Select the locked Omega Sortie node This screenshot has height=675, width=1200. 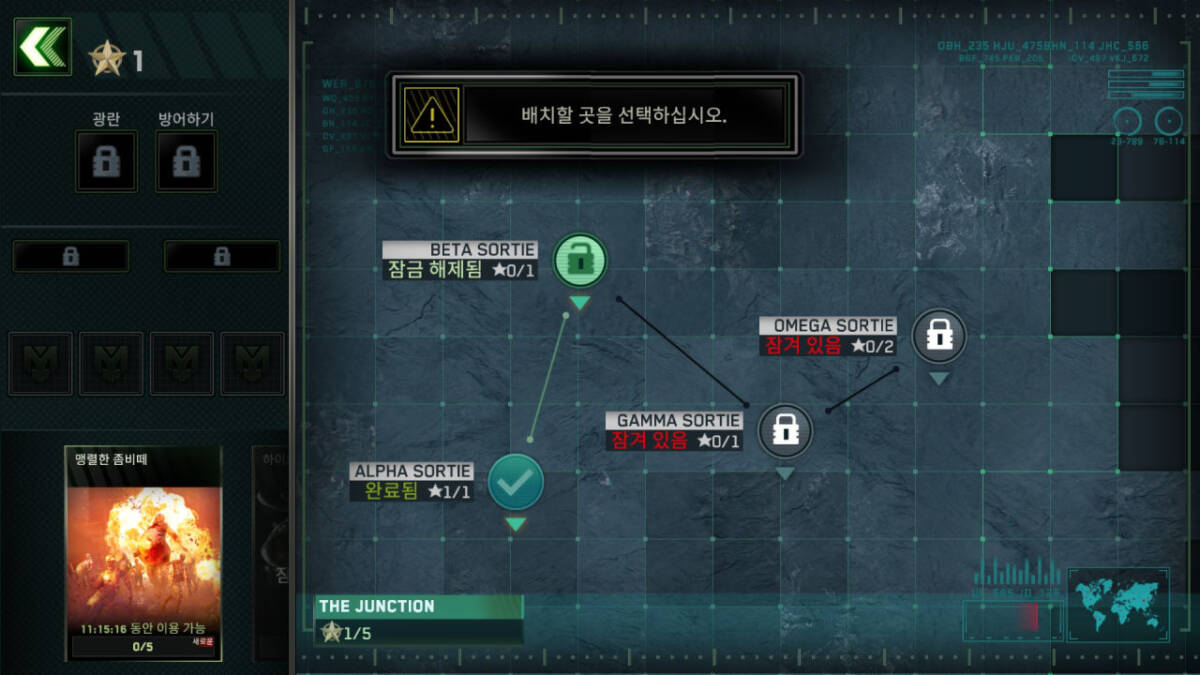point(938,336)
